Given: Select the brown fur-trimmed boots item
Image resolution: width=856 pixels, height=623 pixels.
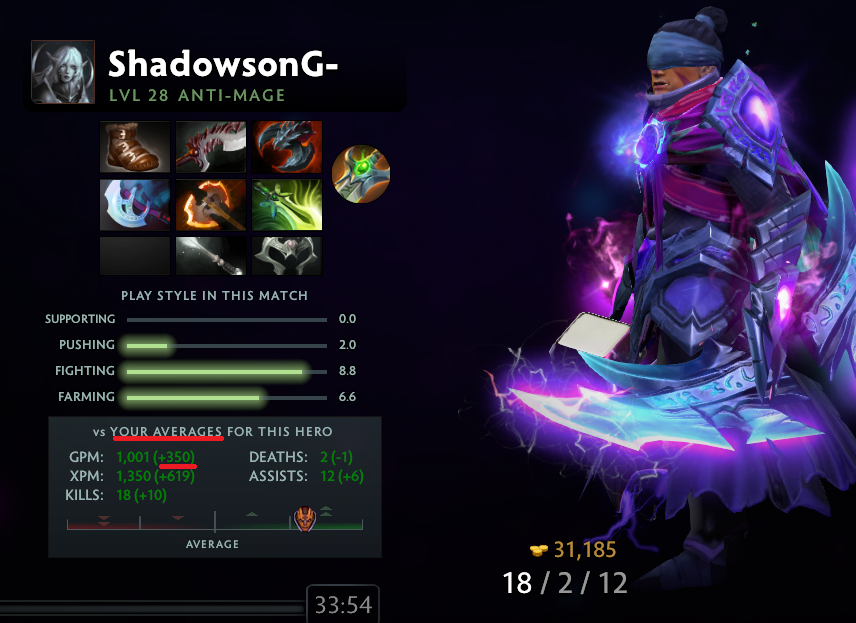Looking at the screenshot, I should pos(135,147).
